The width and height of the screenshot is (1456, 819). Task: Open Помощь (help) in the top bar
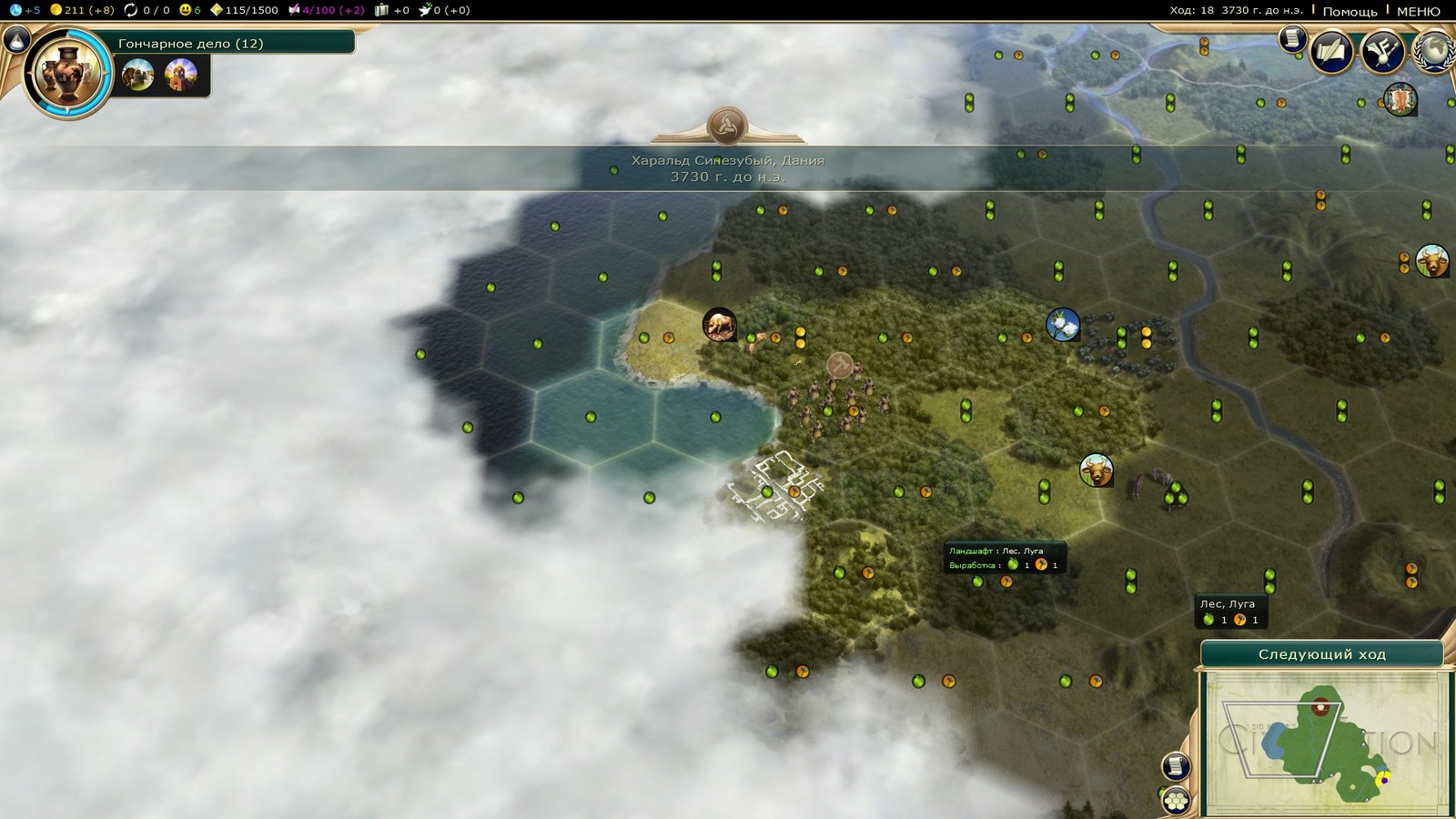(x=1350, y=11)
